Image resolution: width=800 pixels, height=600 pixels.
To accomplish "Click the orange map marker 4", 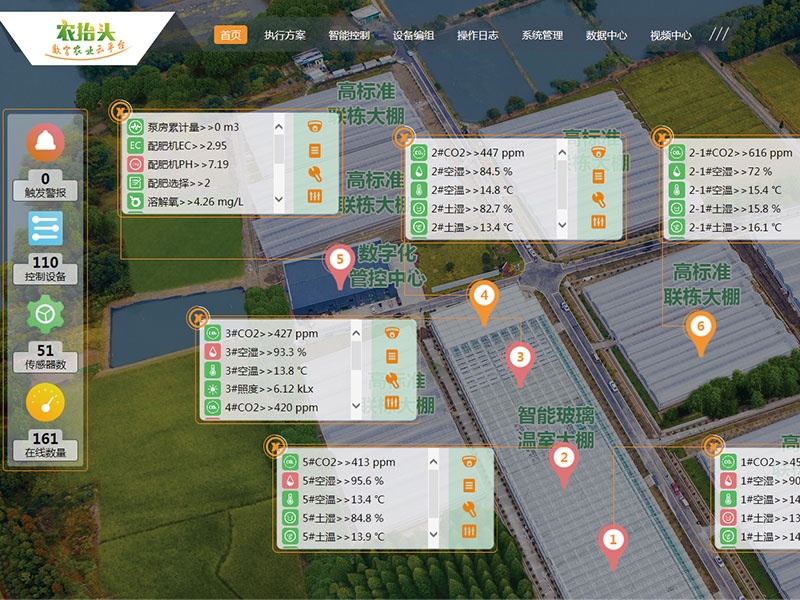I will coord(484,297).
